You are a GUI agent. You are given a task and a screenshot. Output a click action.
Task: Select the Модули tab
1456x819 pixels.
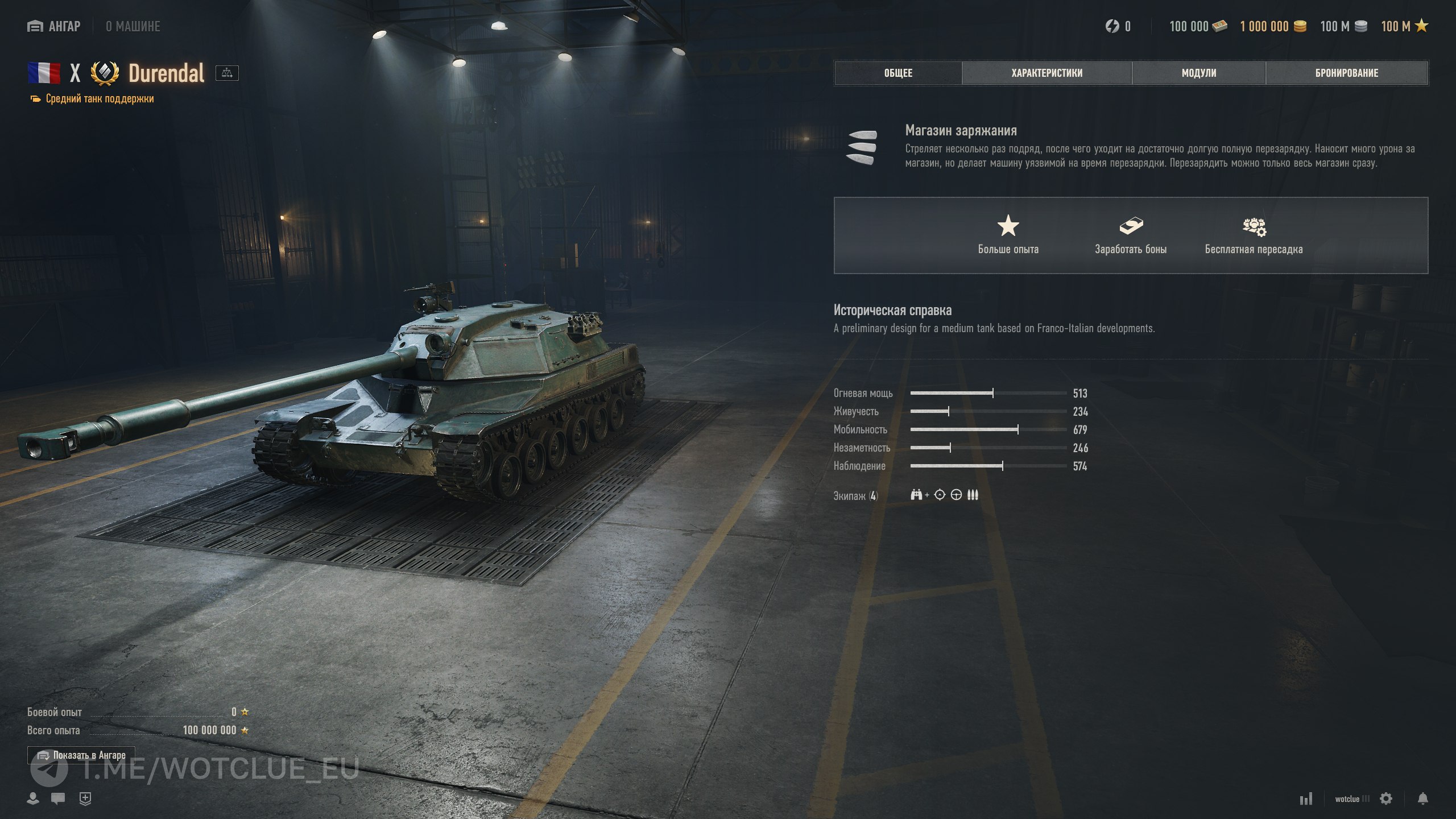click(1198, 73)
